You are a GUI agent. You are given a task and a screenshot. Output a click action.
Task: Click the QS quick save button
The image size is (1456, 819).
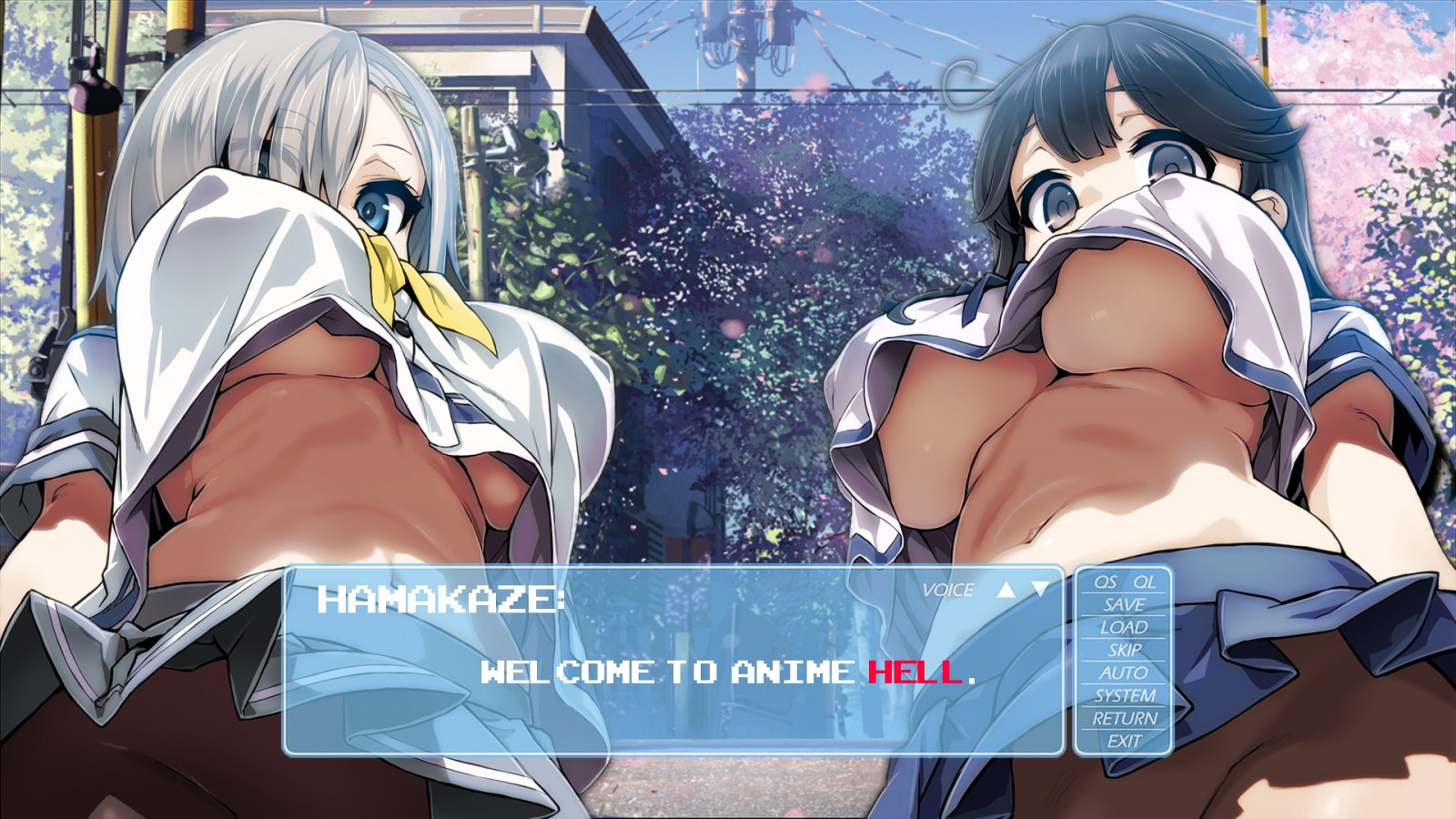coord(1105,581)
